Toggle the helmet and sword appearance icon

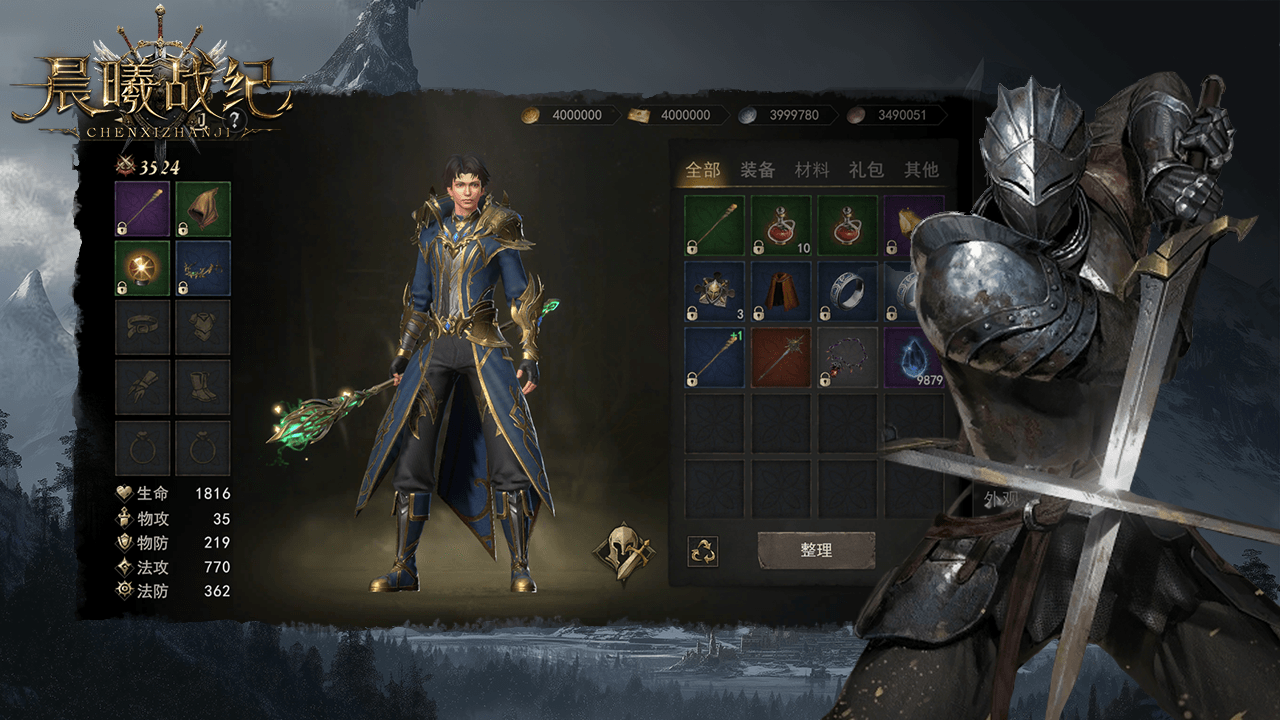[623, 551]
